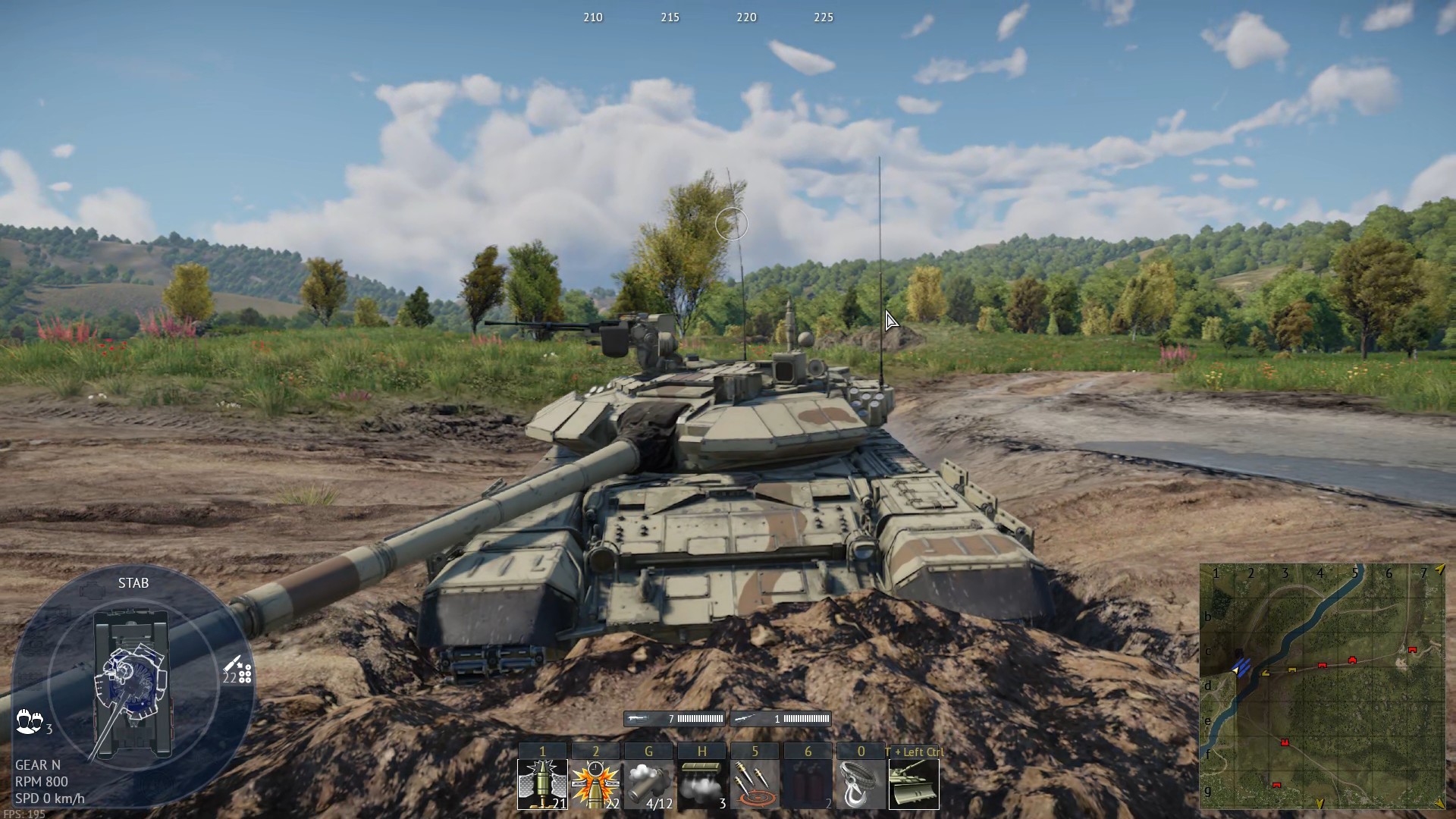
Task: Choose the timed-fuse explosive shell with 22 rounds
Action: [x=595, y=783]
